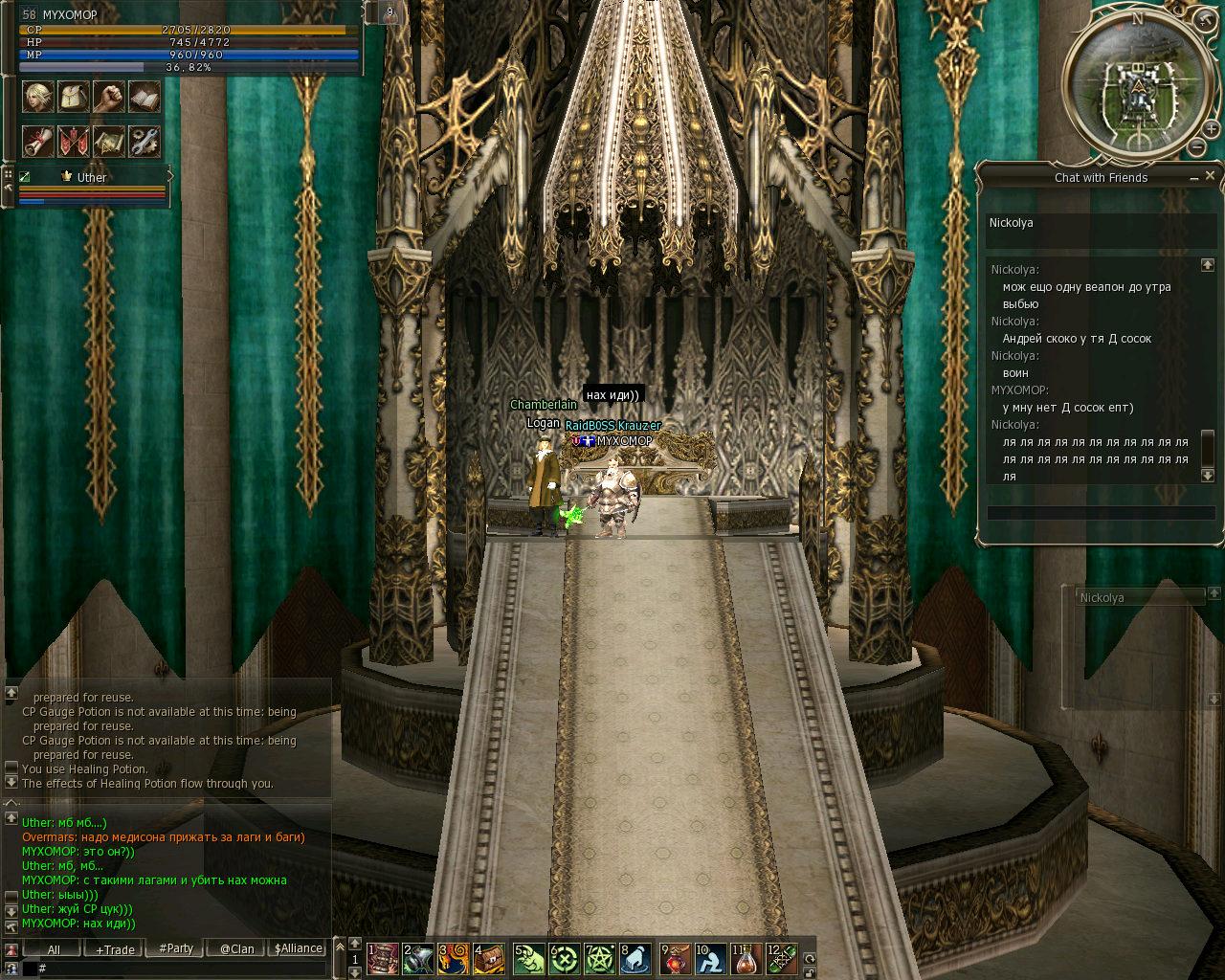Image resolution: width=1225 pixels, height=980 pixels.
Task: Open the system options wrench icon
Action: (x=145, y=142)
